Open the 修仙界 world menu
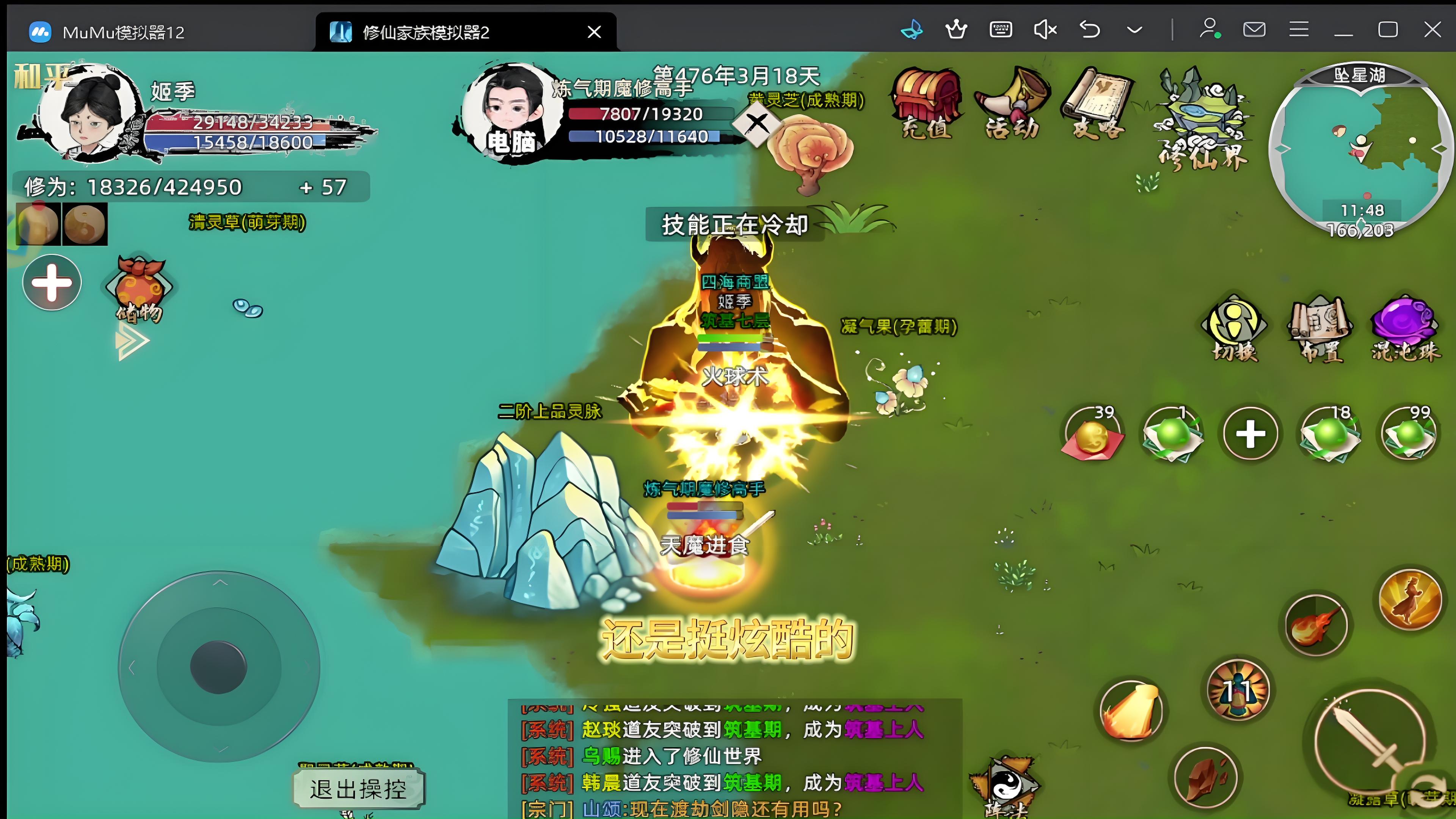The height and width of the screenshot is (819, 1456). [x=1201, y=119]
